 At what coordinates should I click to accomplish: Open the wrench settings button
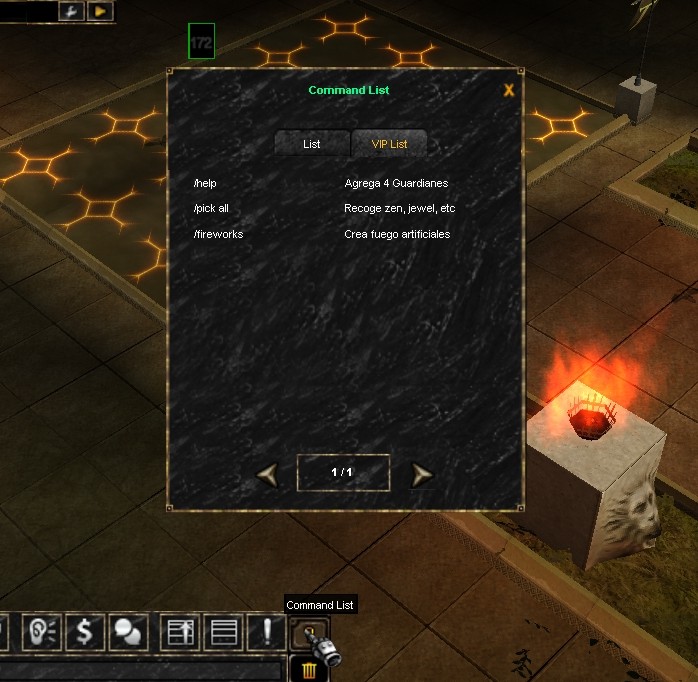(x=72, y=11)
